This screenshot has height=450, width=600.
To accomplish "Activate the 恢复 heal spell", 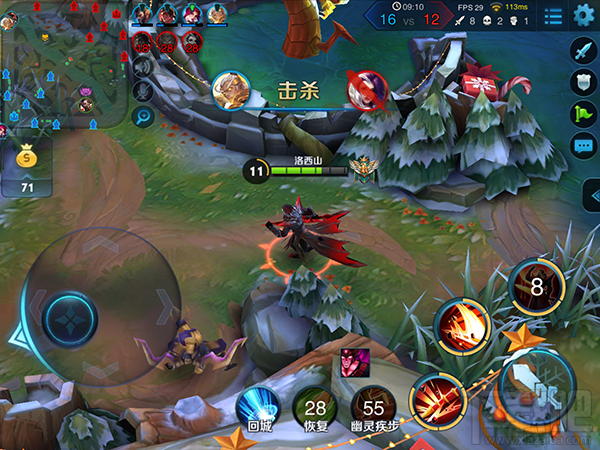I will [x=316, y=409].
